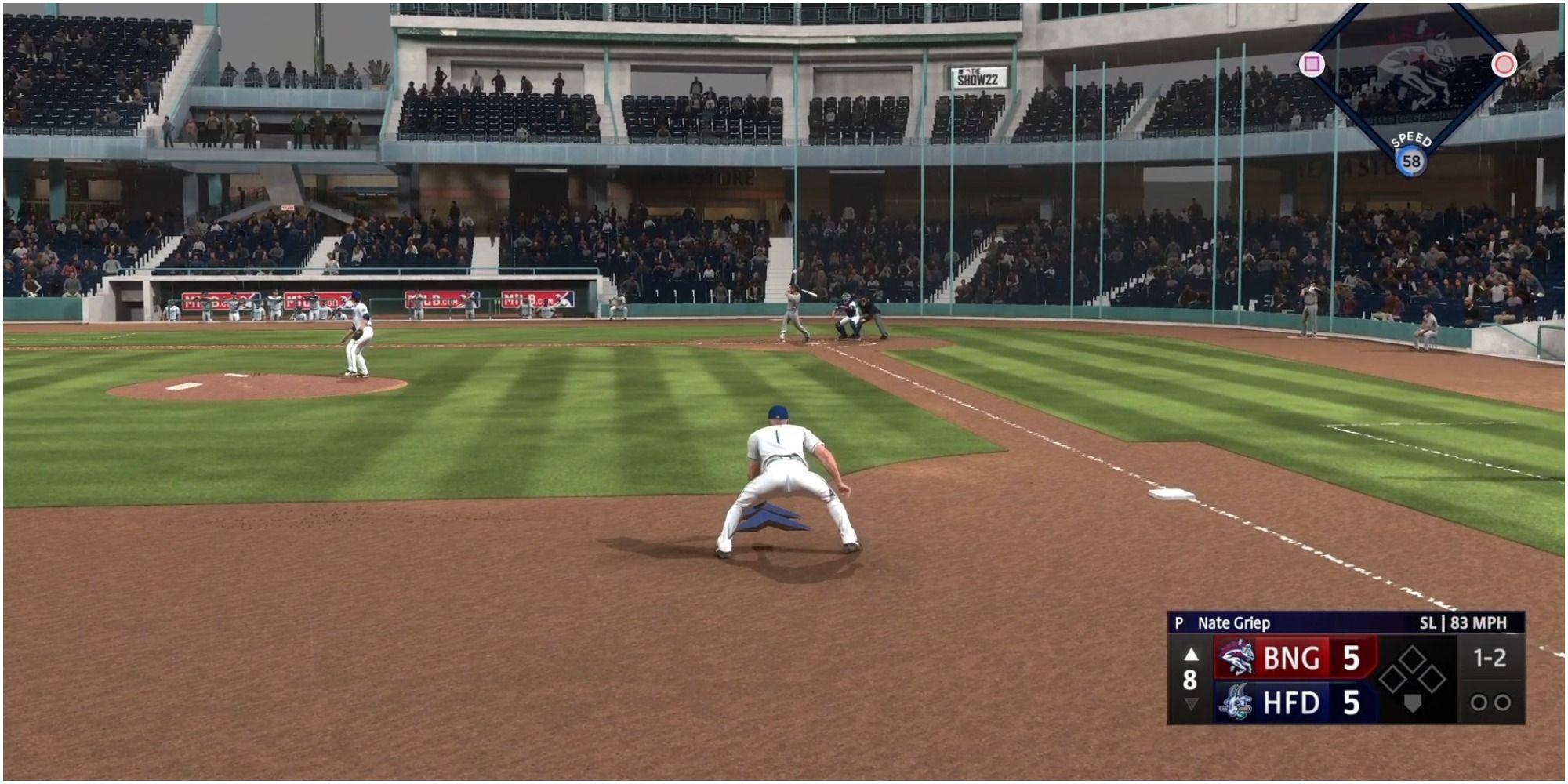Expand the inning counter with the up arrow

(1190, 655)
